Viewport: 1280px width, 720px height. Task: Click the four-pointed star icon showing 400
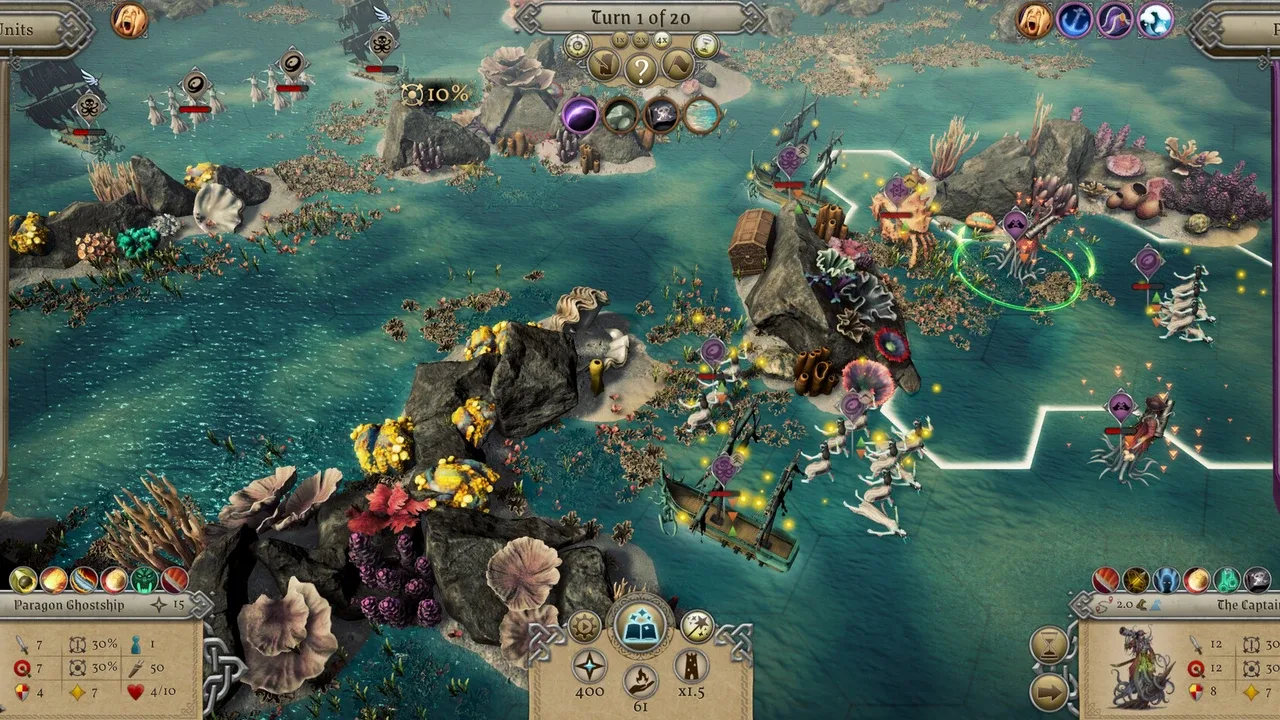coord(589,666)
